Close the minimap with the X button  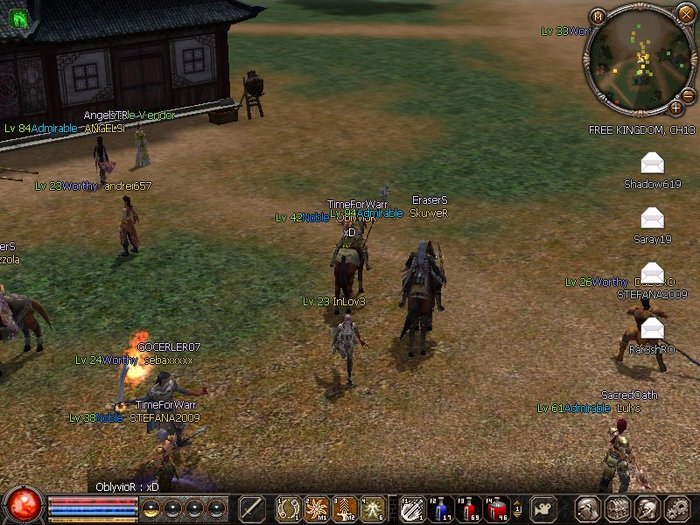click(x=684, y=17)
